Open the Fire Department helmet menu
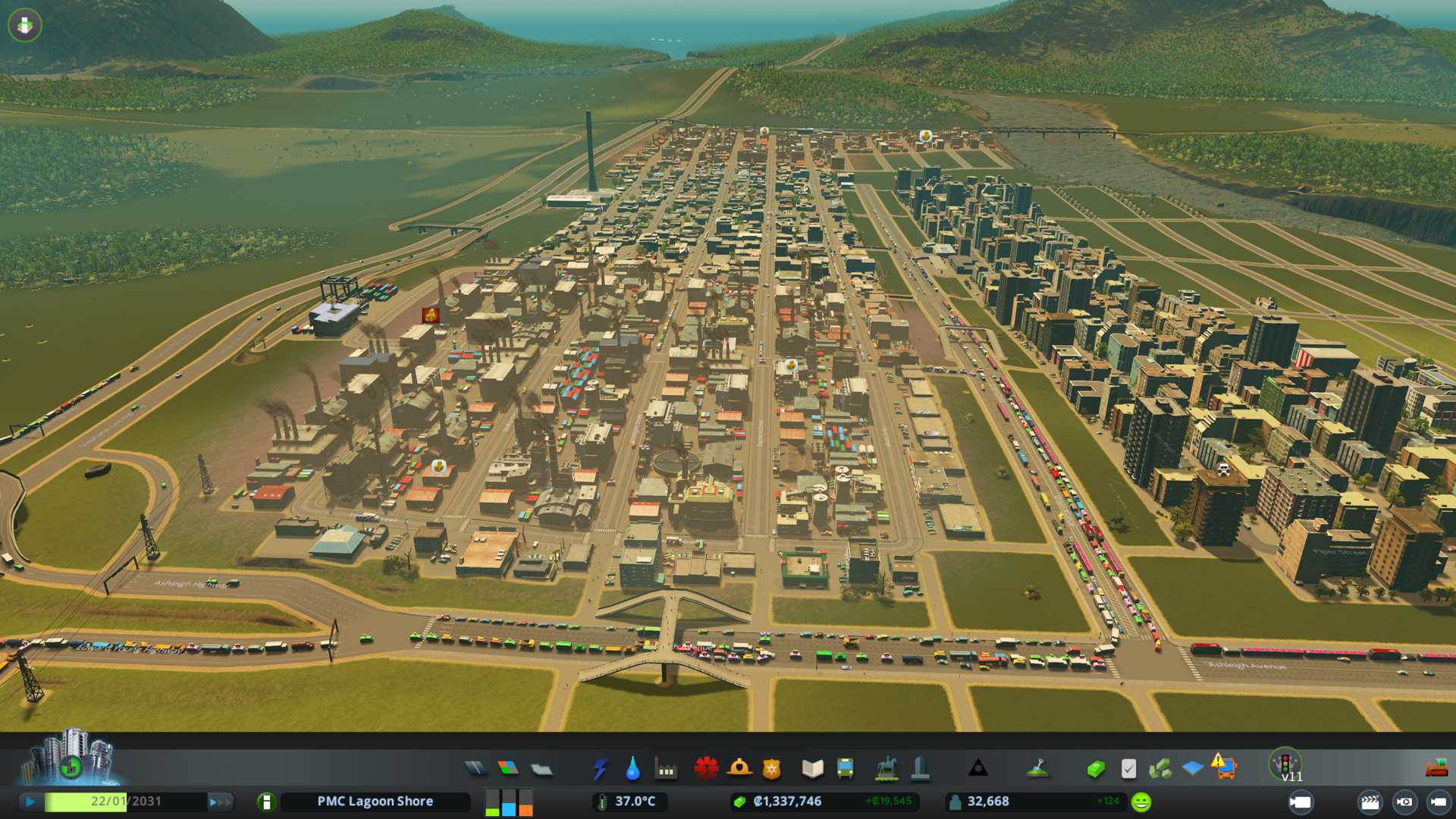This screenshot has height=819, width=1456. [x=739, y=769]
